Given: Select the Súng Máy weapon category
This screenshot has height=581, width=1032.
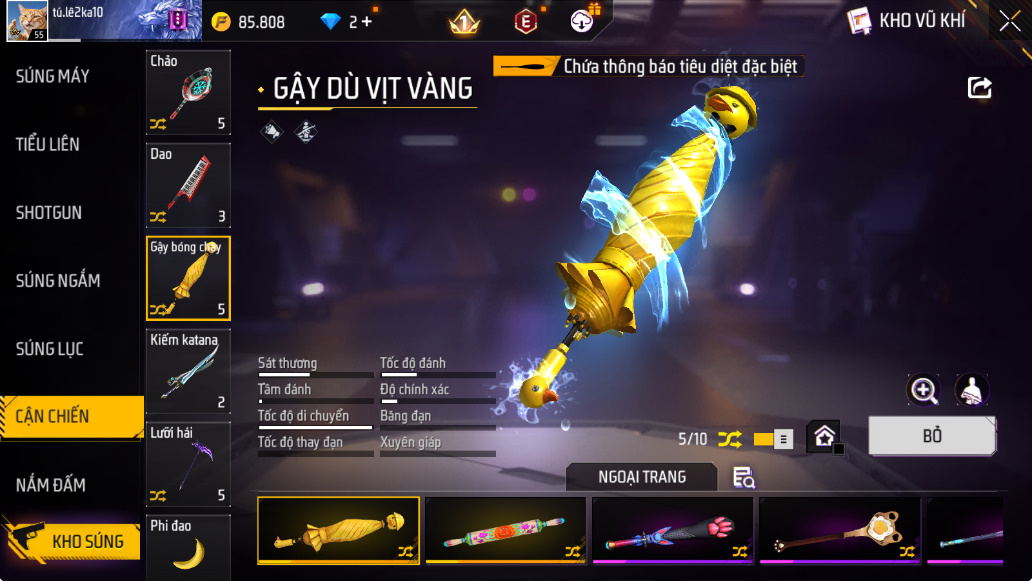Looking at the screenshot, I should [53, 76].
